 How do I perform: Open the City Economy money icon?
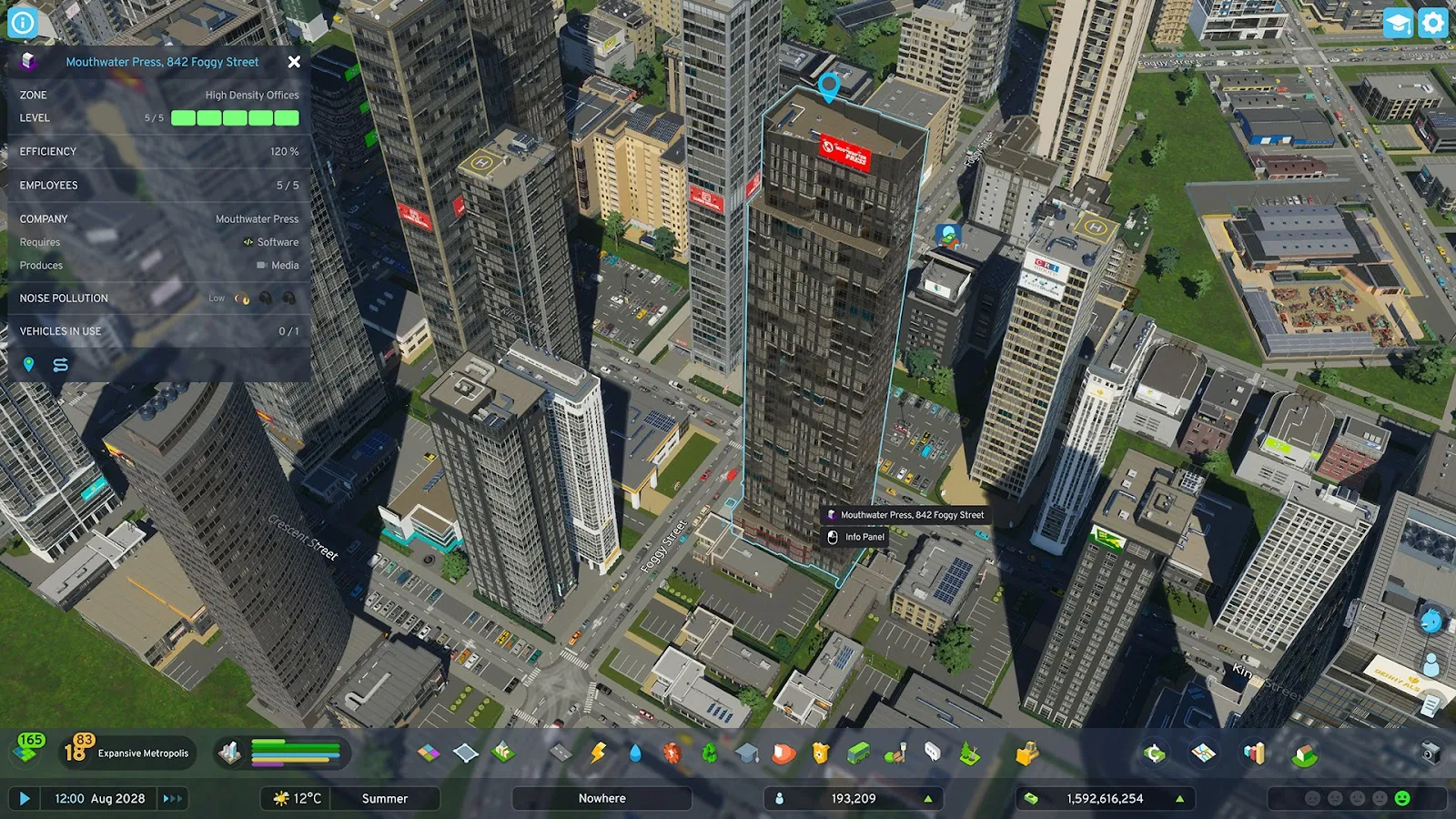1154,753
